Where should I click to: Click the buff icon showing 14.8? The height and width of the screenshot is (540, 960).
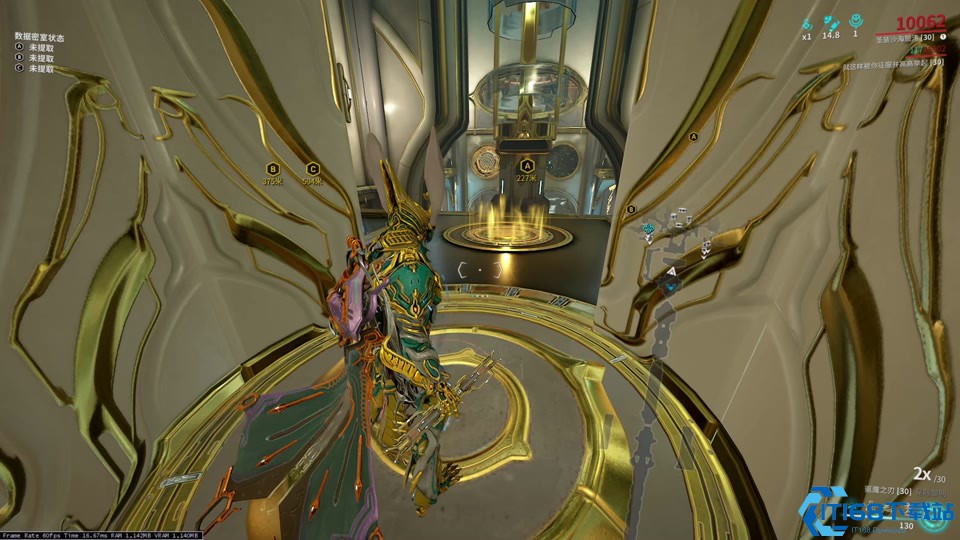point(830,22)
